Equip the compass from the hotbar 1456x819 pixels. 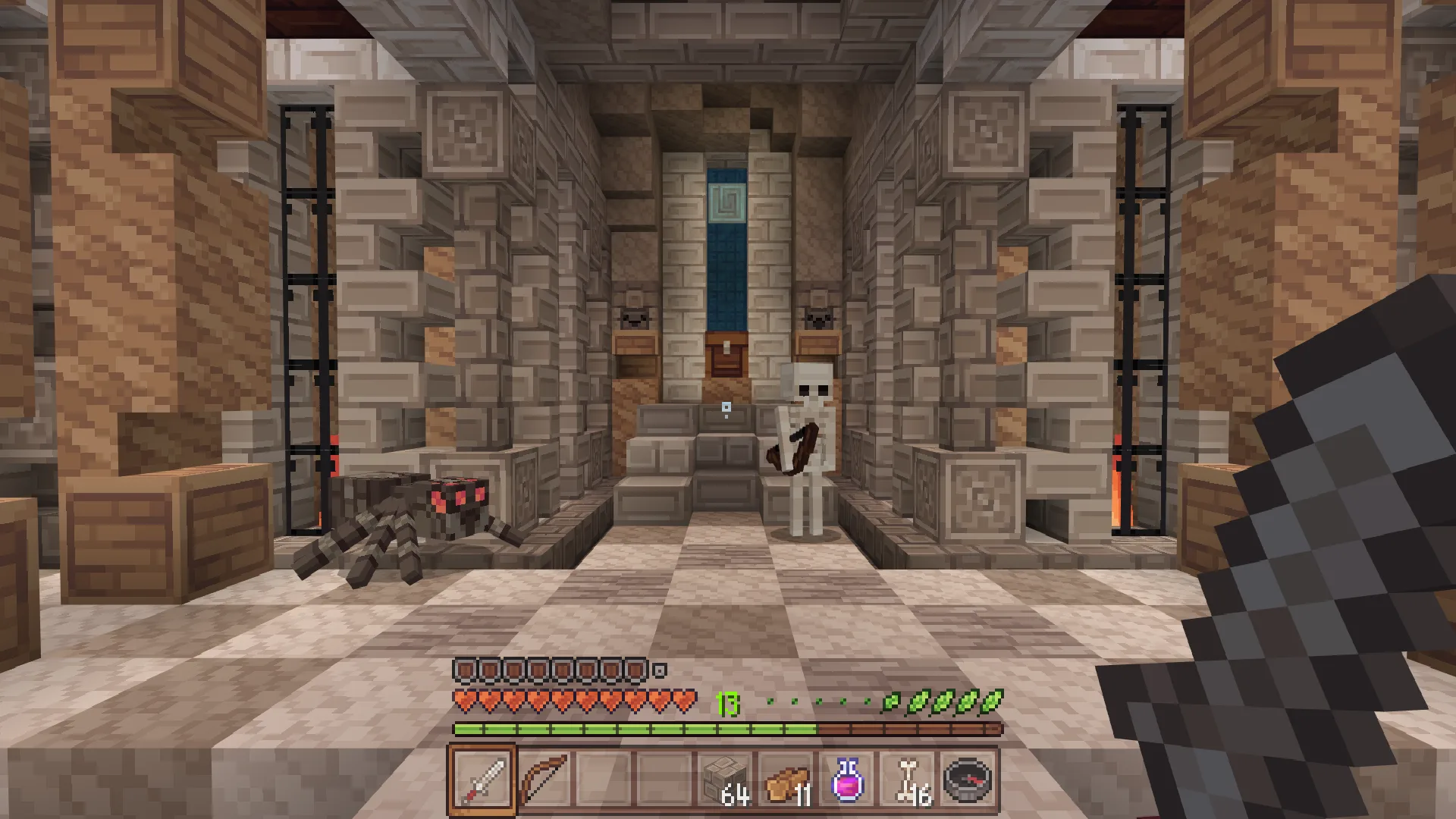[x=968, y=780]
